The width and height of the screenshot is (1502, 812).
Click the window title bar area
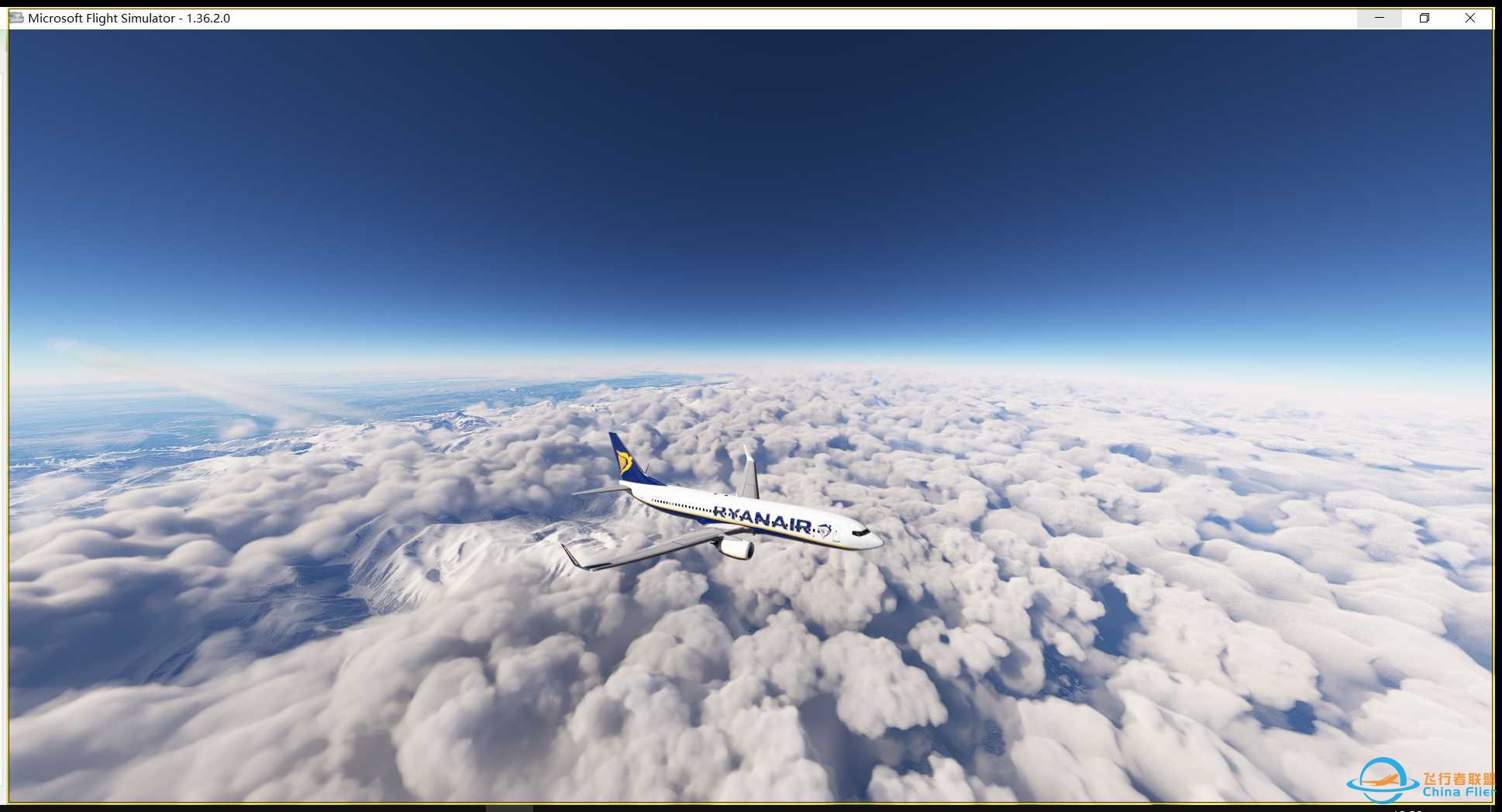tap(698, 18)
